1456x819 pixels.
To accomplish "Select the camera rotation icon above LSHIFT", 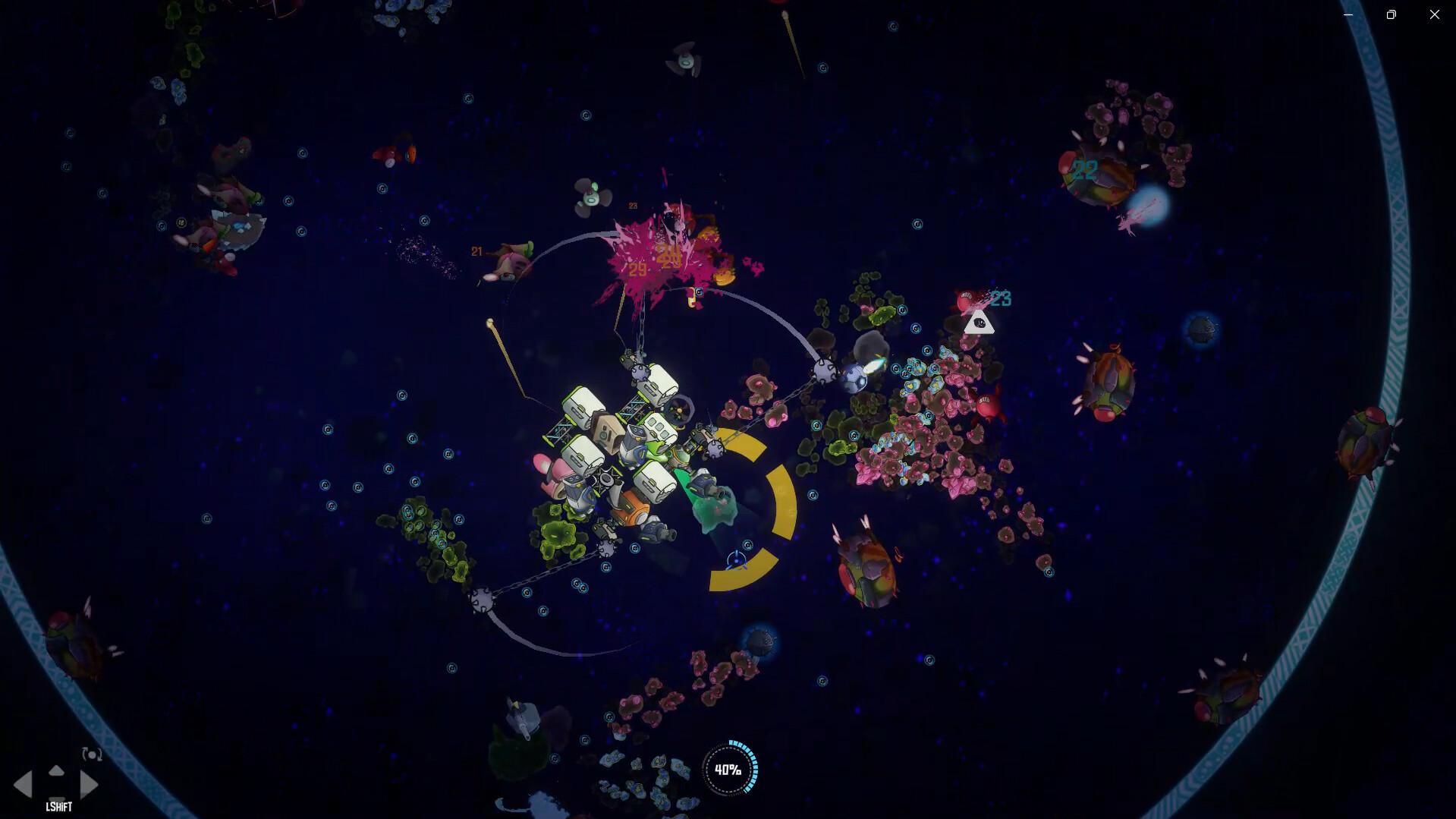I will (x=92, y=754).
